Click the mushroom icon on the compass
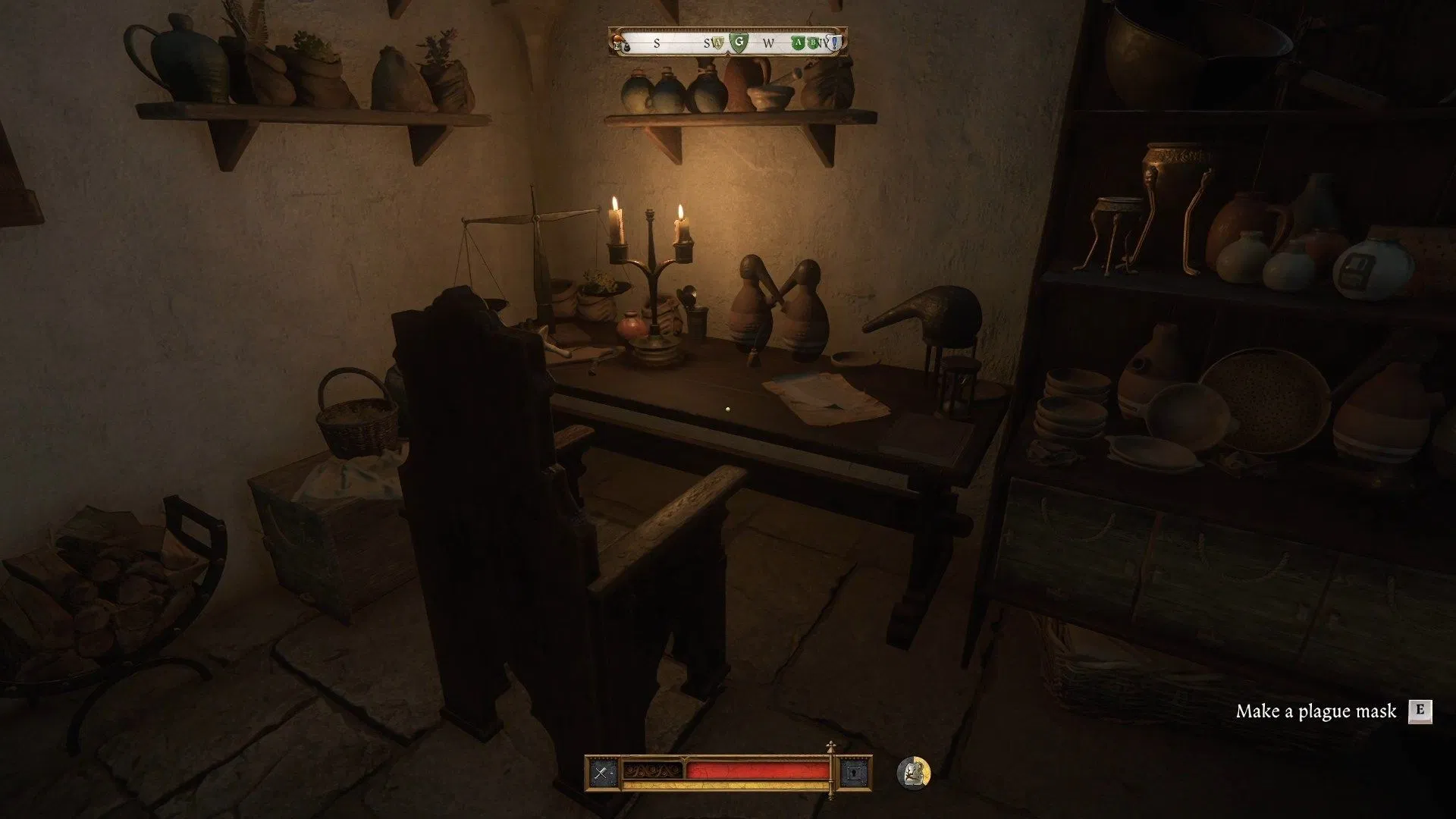The height and width of the screenshot is (819, 1456). click(618, 37)
